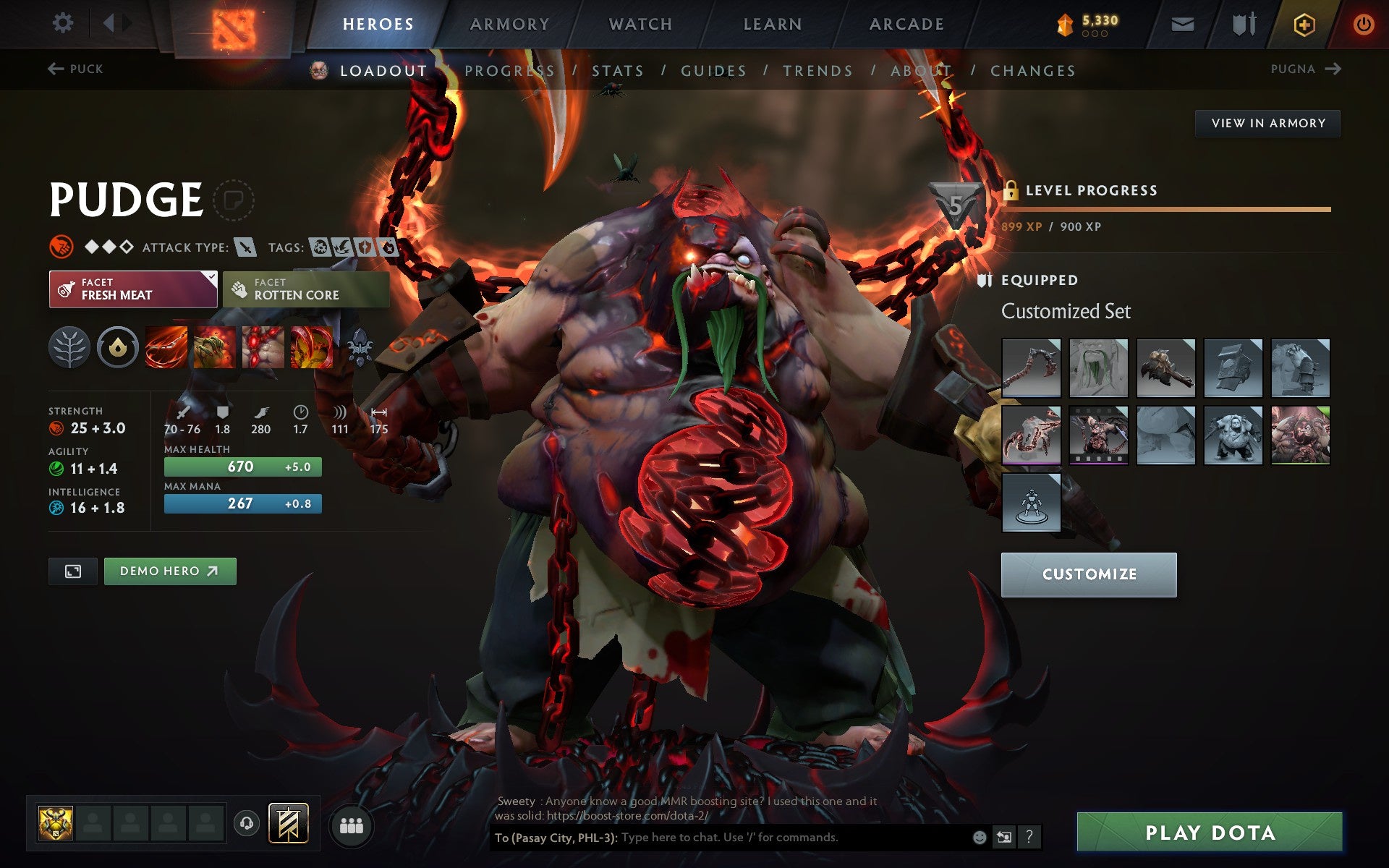Viewport: 1389px width, 868px height.
Task: Click the Dismember ability icon
Action: (x=311, y=347)
